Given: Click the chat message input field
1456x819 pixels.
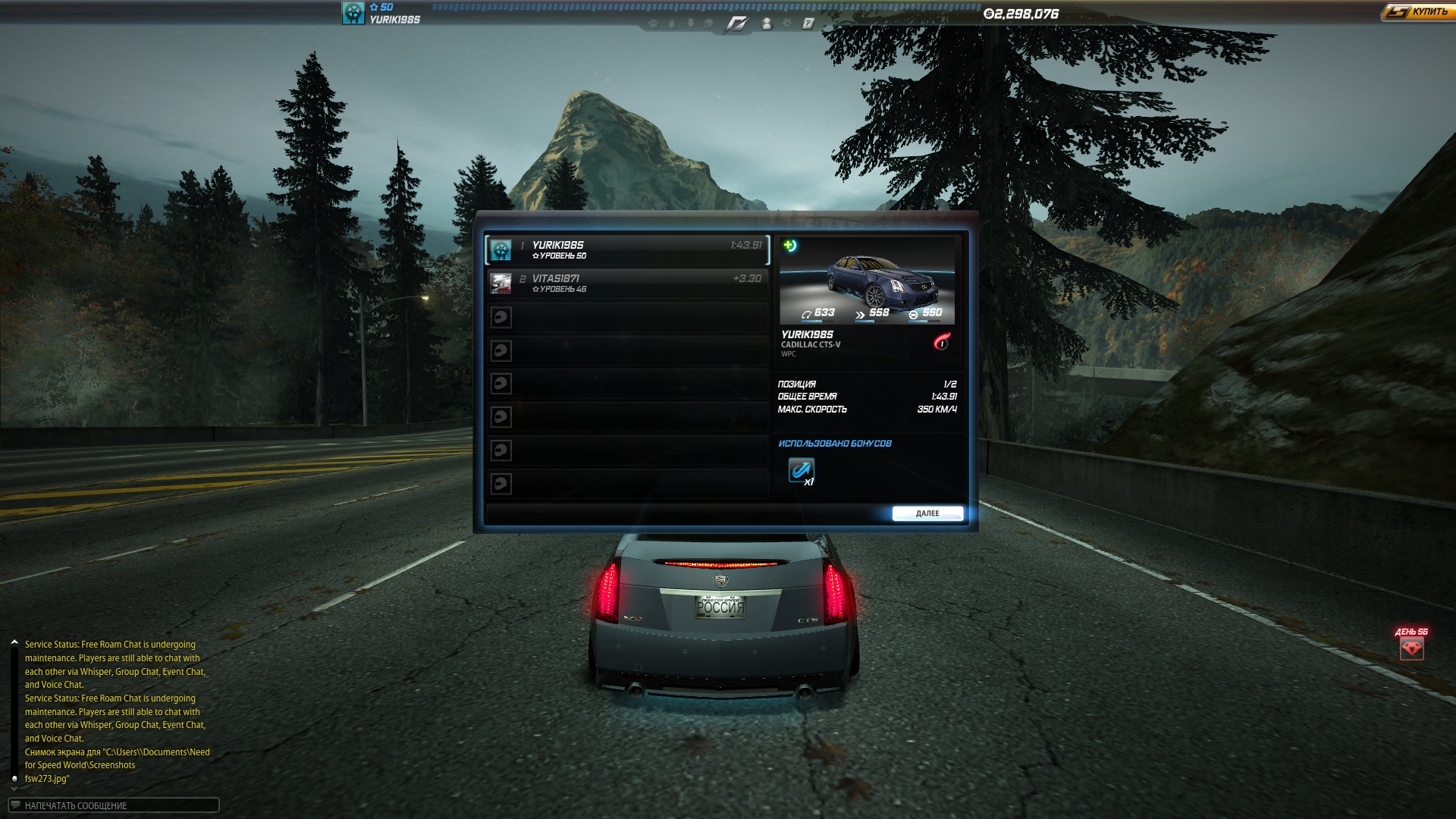Looking at the screenshot, I should pos(114,805).
